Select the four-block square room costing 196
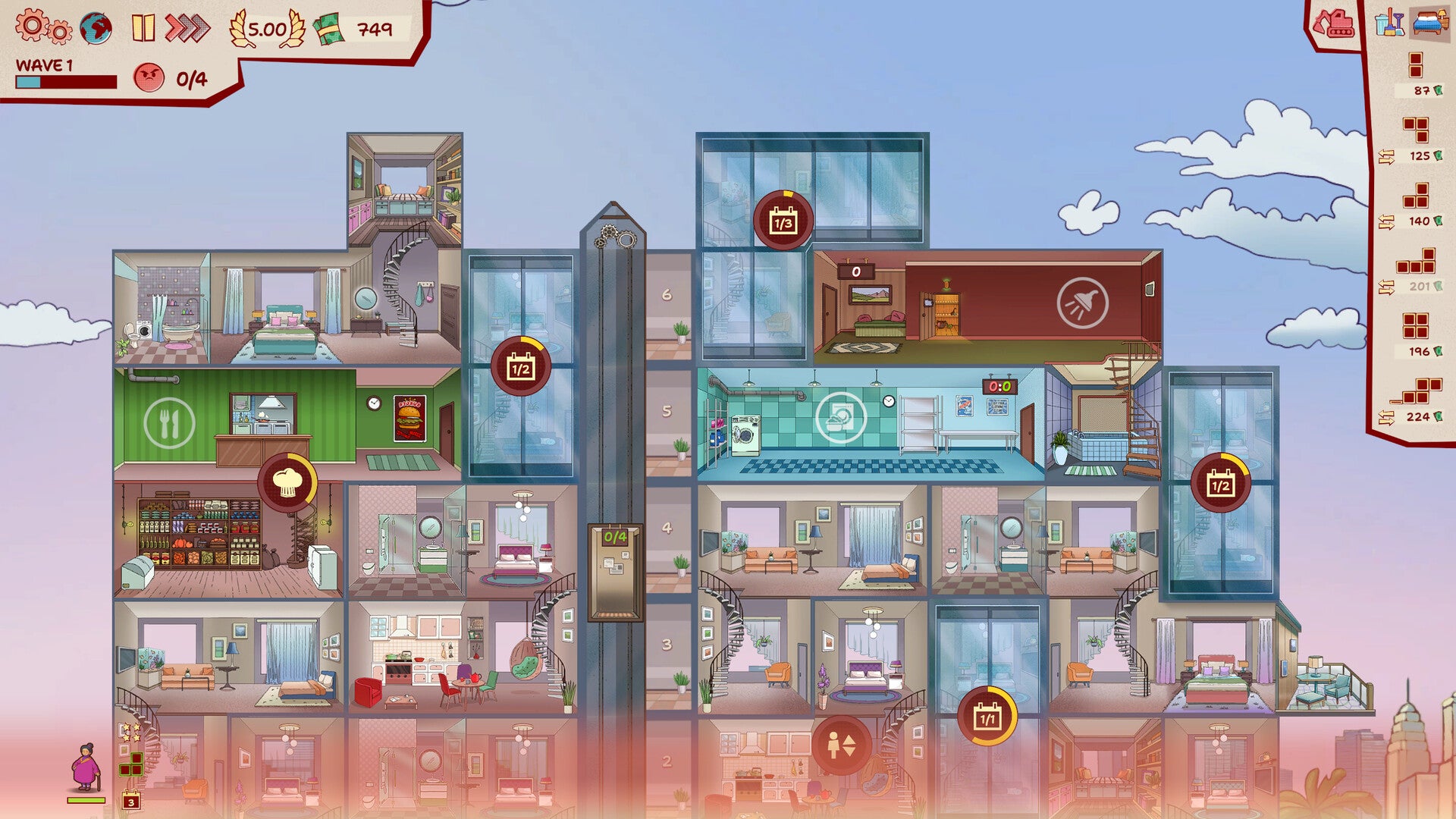The height and width of the screenshot is (819, 1456). (1416, 326)
